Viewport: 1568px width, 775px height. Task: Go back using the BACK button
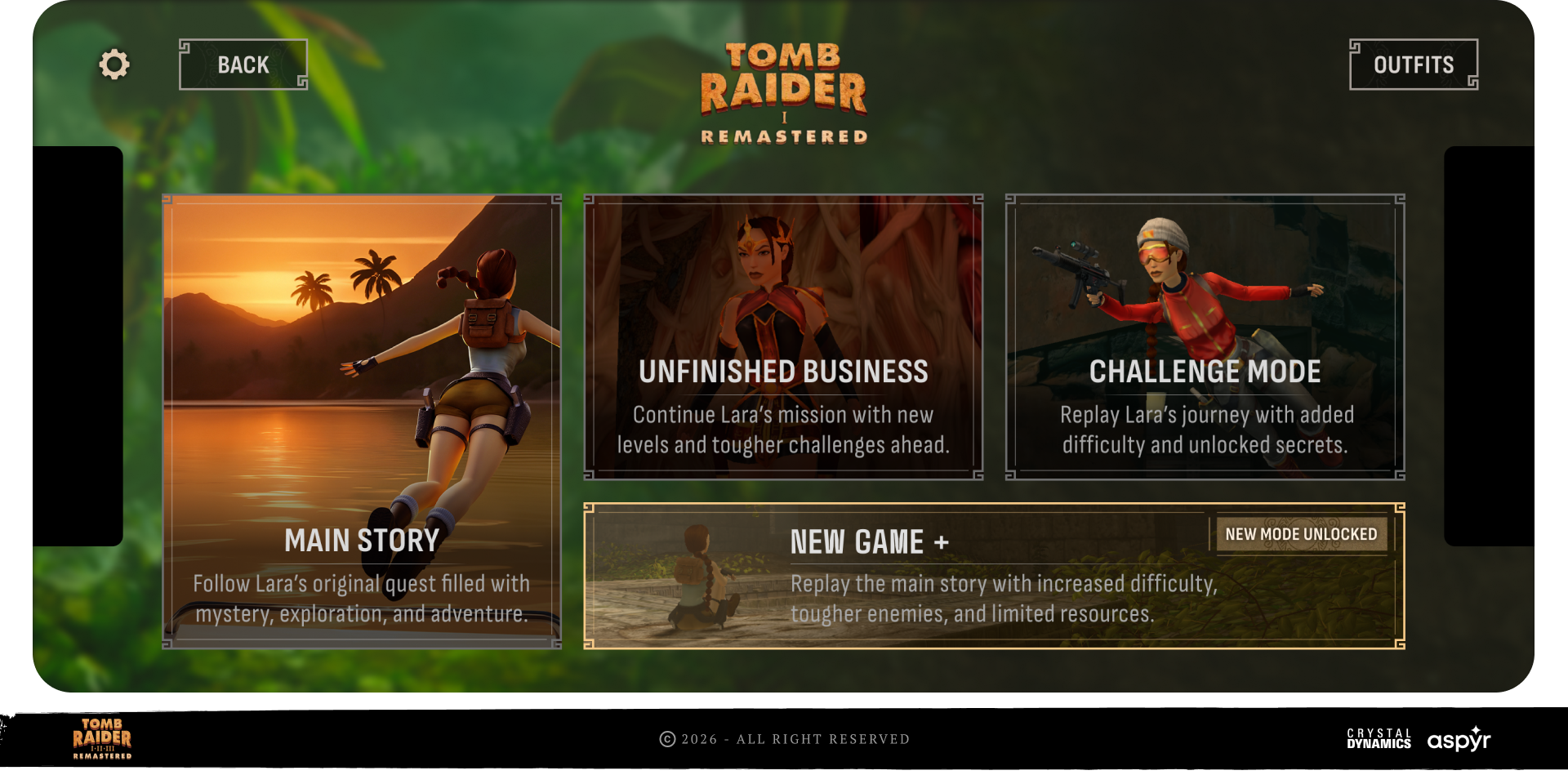pos(243,65)
